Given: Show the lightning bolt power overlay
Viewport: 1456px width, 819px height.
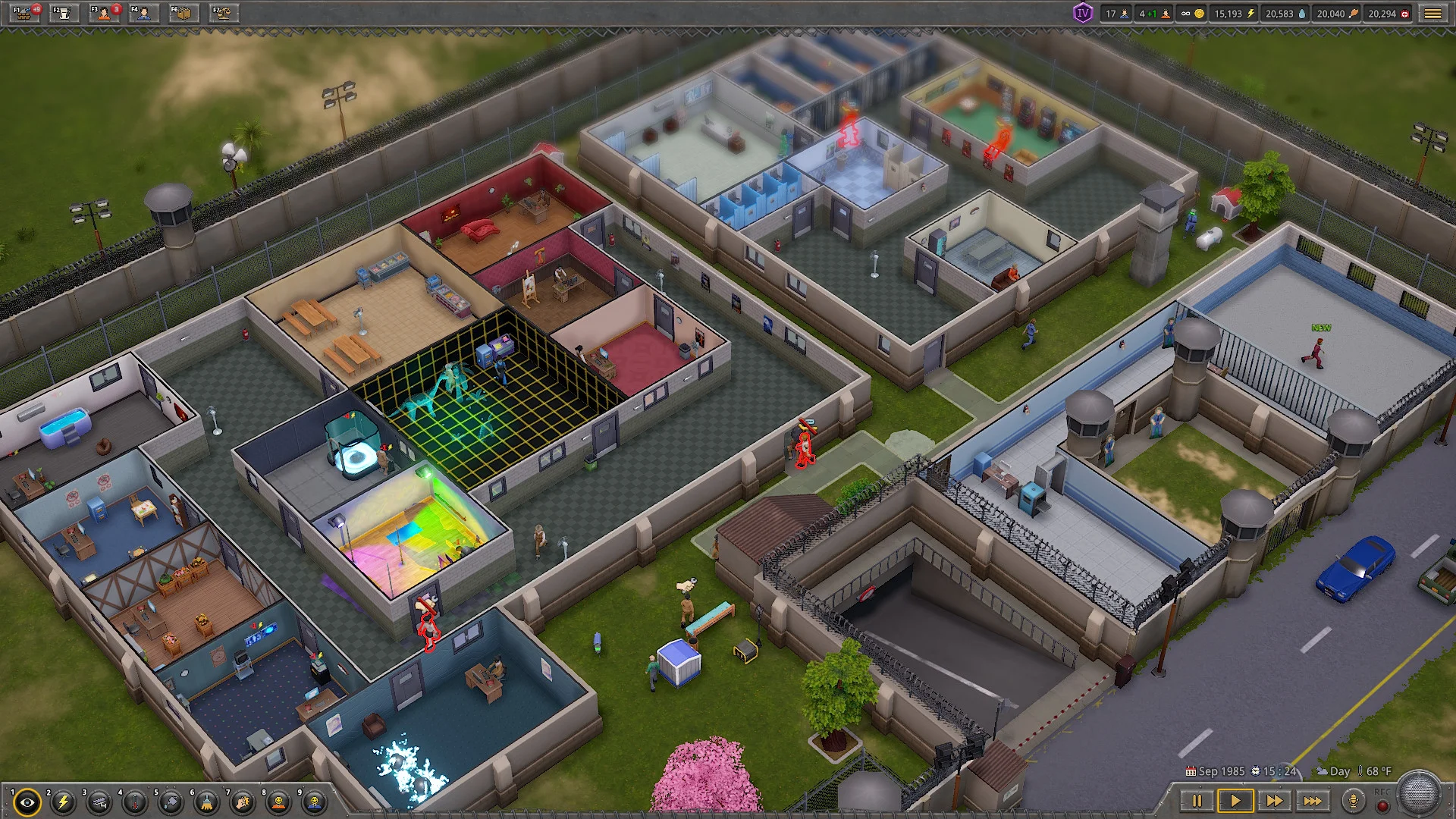Looking at the screenshot, I should click(x=64, y=802).
